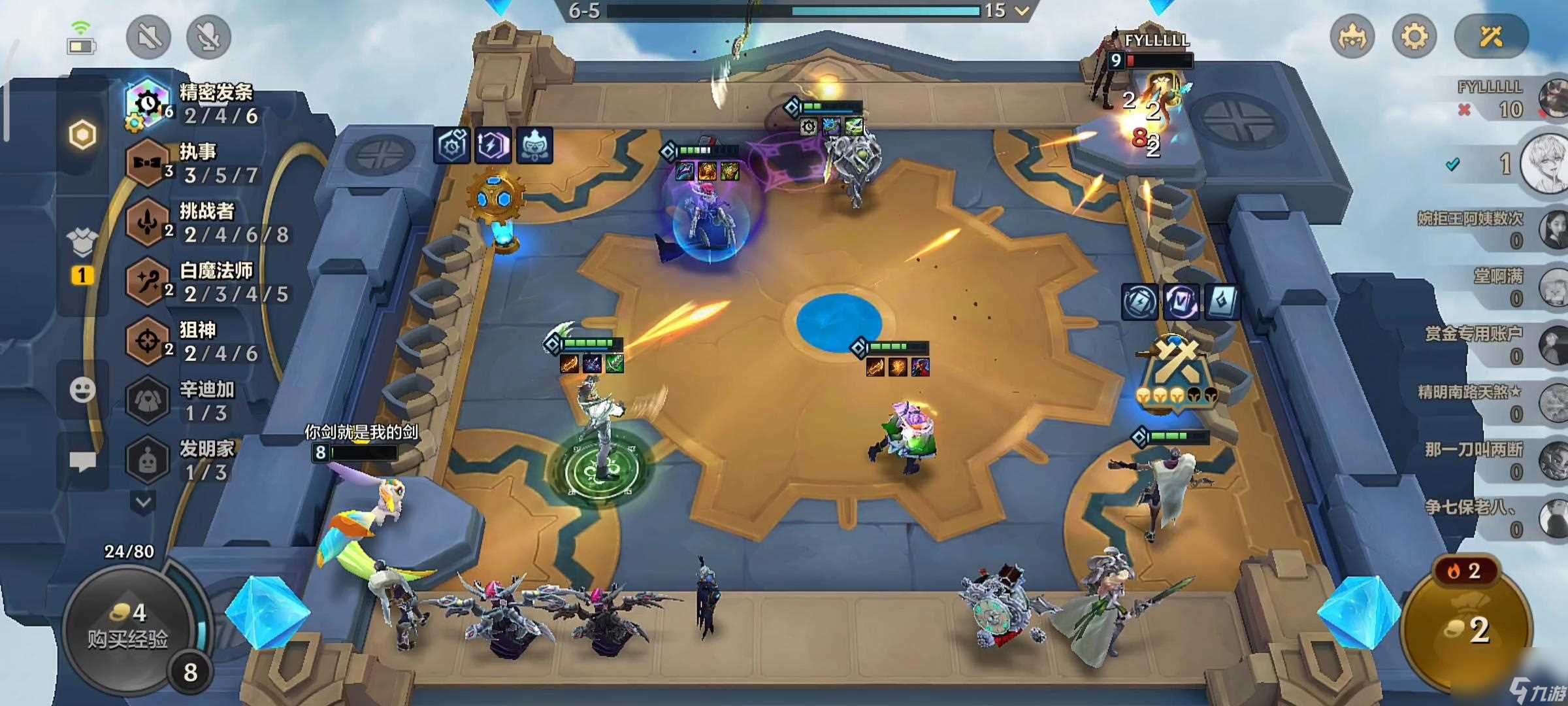Switch to the hexagon traits tab
Screen dimensions: 1568x706
click(82, 135)
